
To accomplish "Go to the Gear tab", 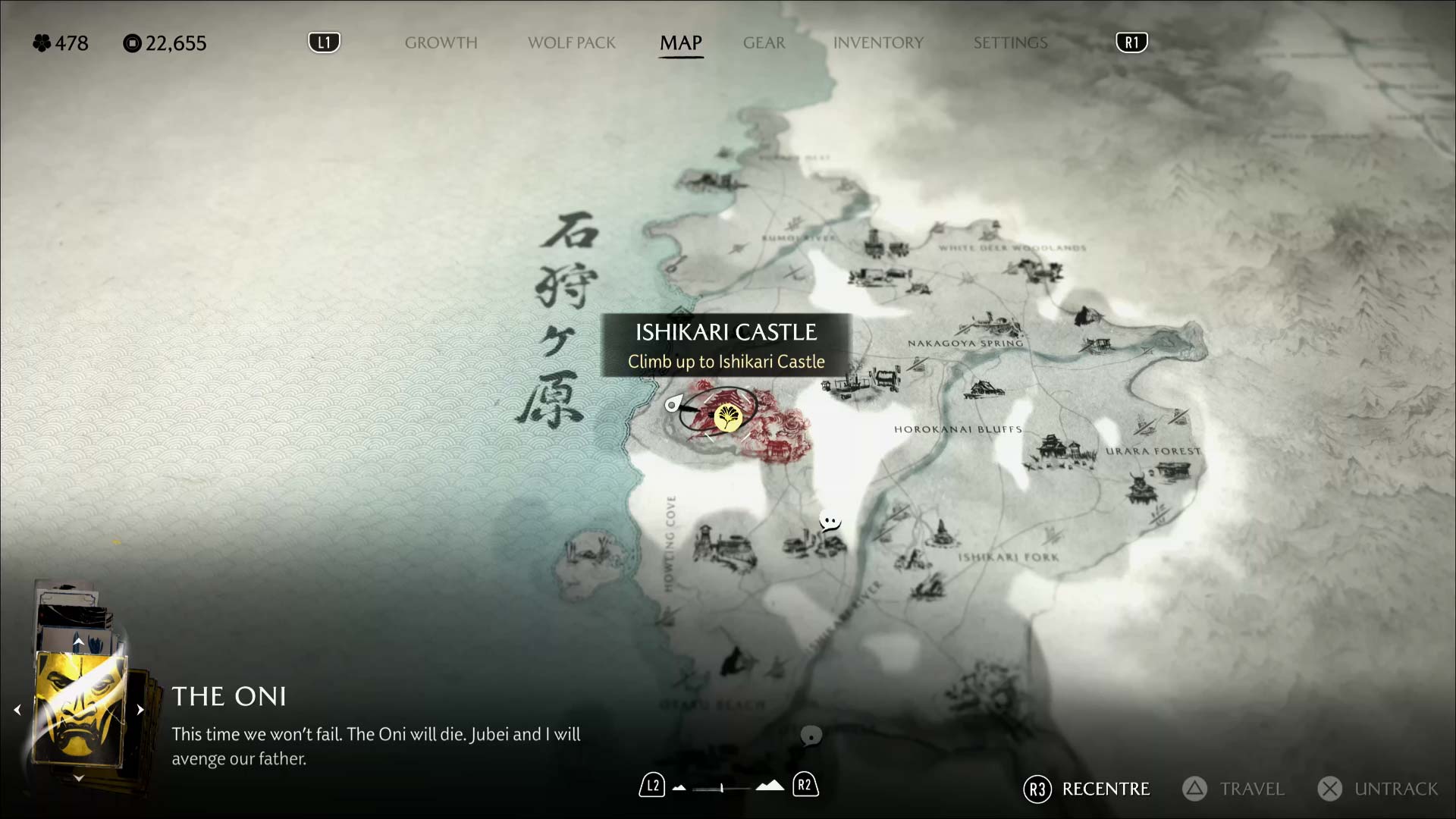I will point(764,43).
